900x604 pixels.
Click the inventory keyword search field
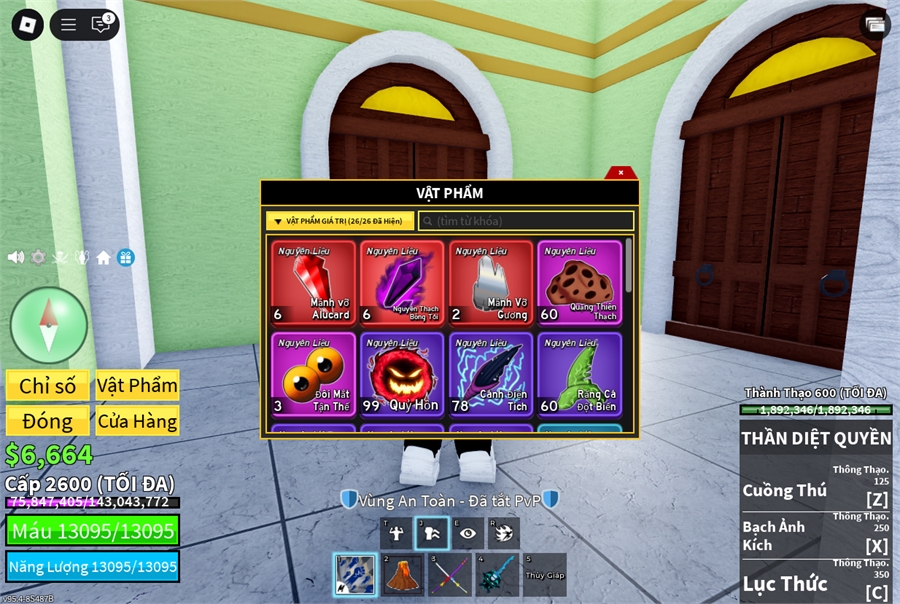526,221
